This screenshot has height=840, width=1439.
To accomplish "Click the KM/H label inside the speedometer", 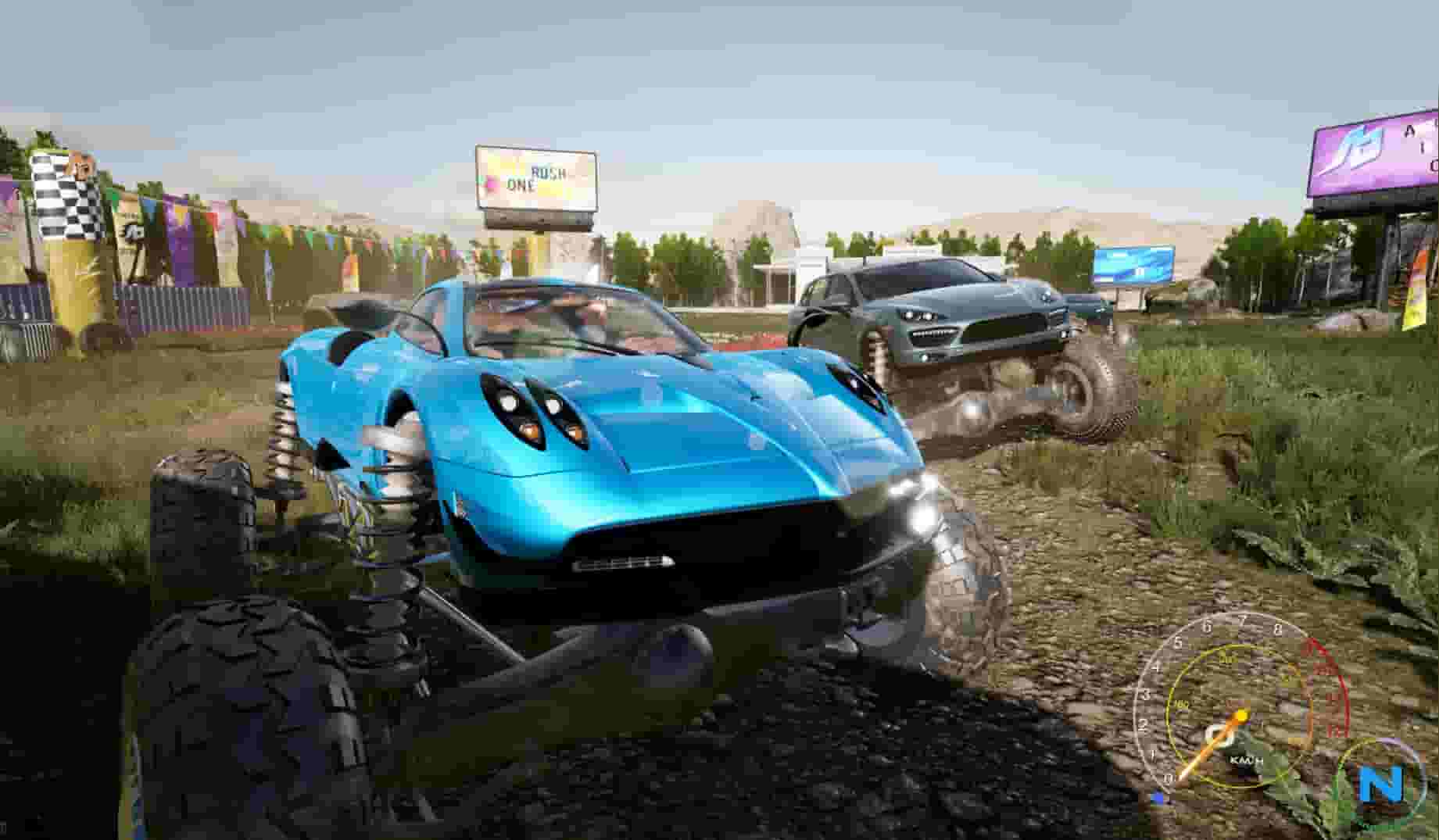I will (1246, 760).
